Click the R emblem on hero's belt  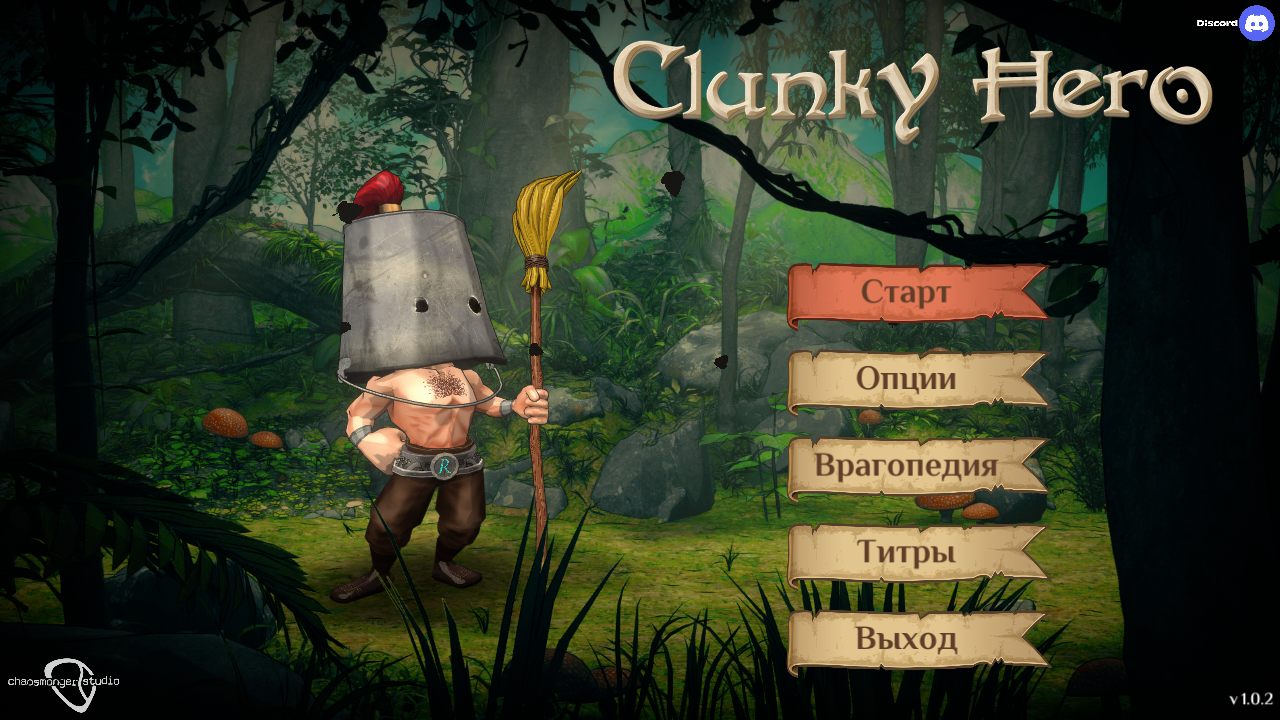[444, 466]
